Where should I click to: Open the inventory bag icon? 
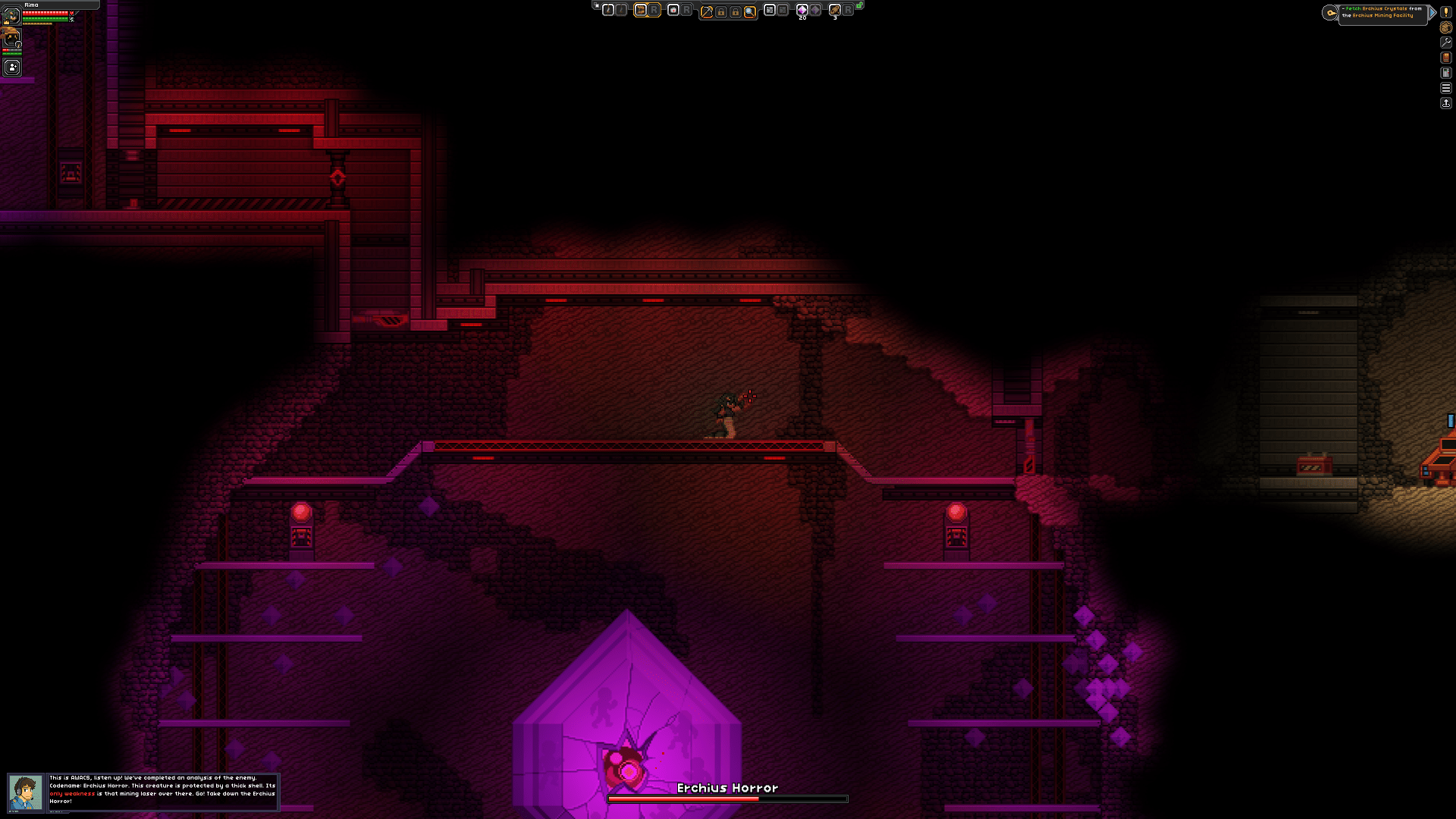pyautogui.click(x=1446, y=27)
